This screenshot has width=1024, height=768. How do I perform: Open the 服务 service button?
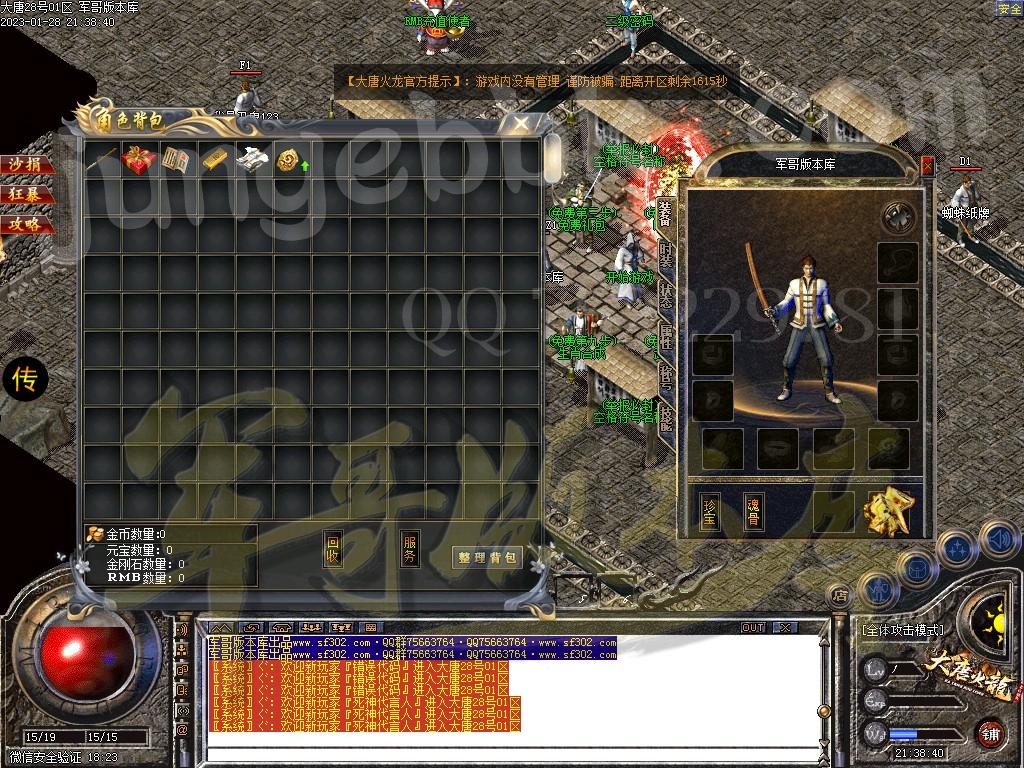410,549
